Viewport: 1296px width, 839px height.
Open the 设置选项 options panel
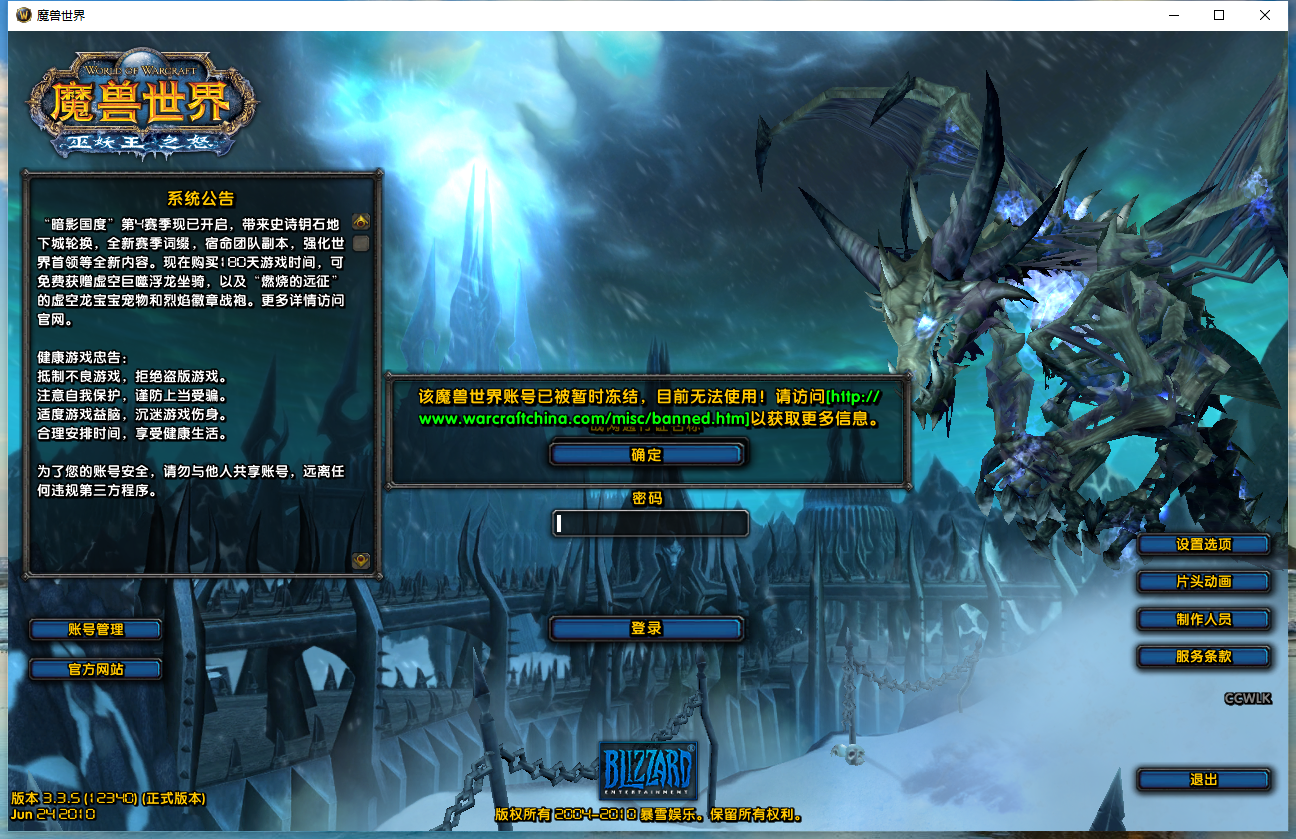(x=1203, y=544)
